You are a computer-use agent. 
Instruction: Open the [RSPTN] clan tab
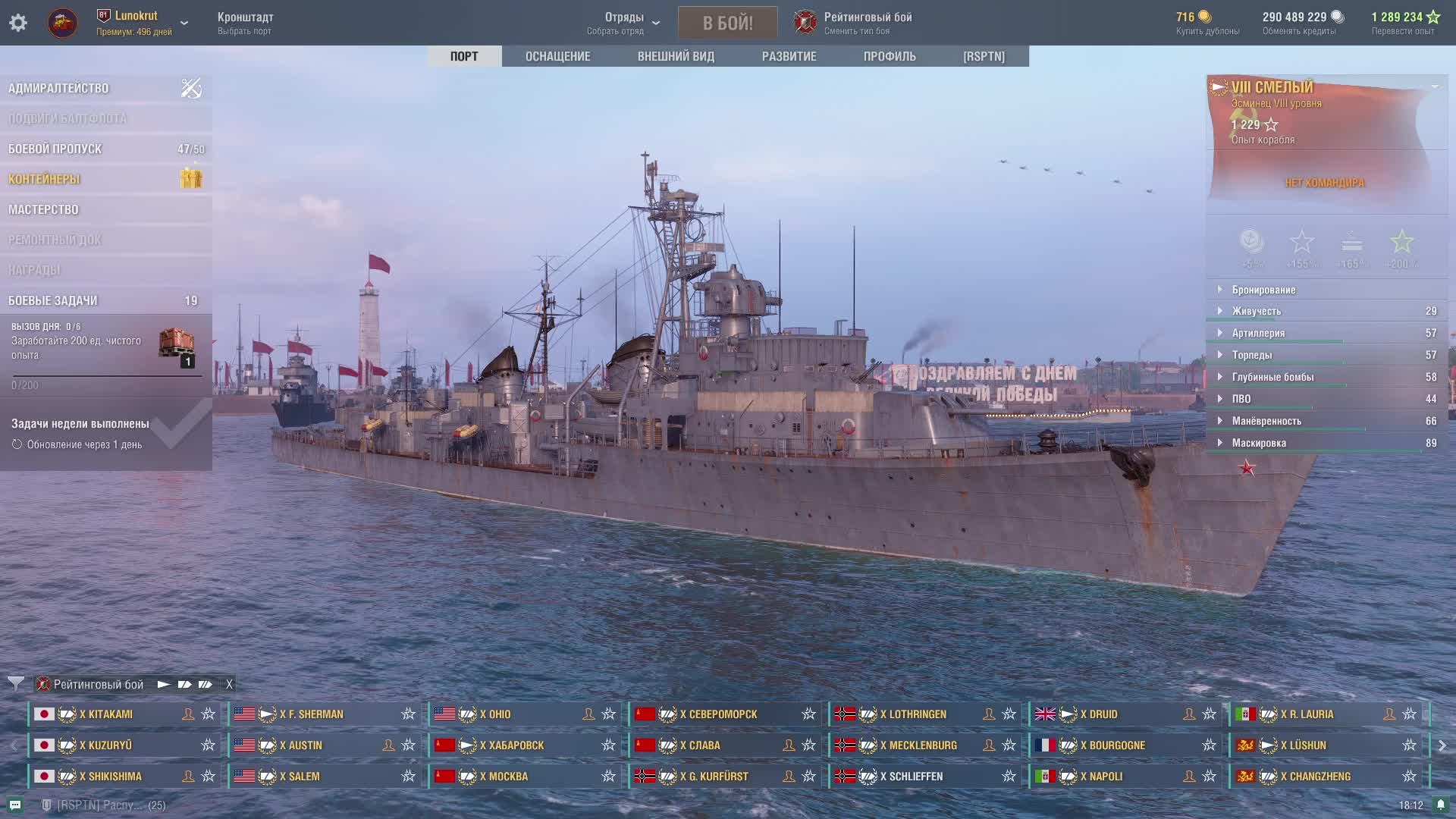tap(984, 56)
